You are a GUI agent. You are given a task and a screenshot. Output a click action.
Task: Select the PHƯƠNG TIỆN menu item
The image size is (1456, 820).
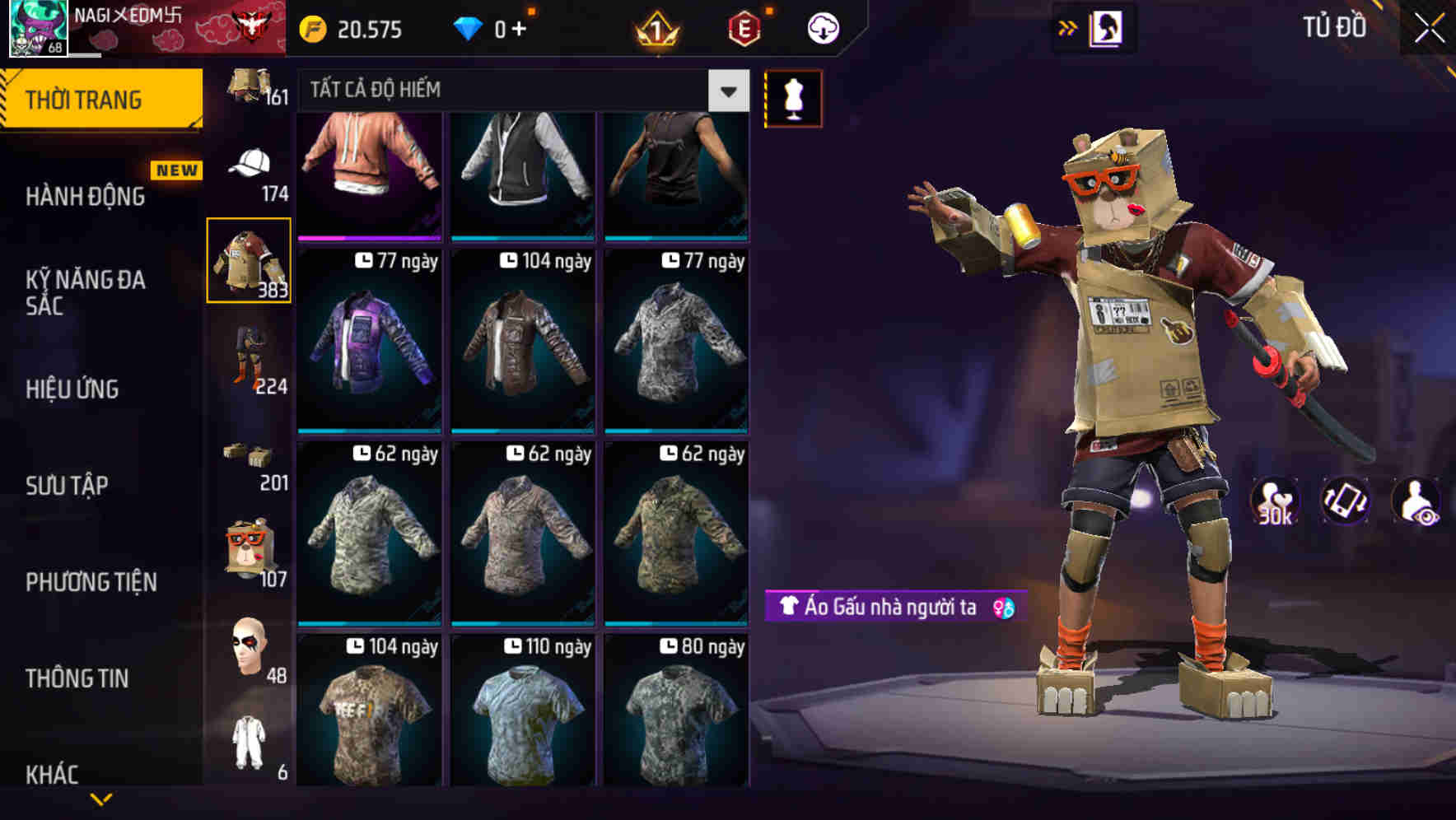tap(91, 582)
